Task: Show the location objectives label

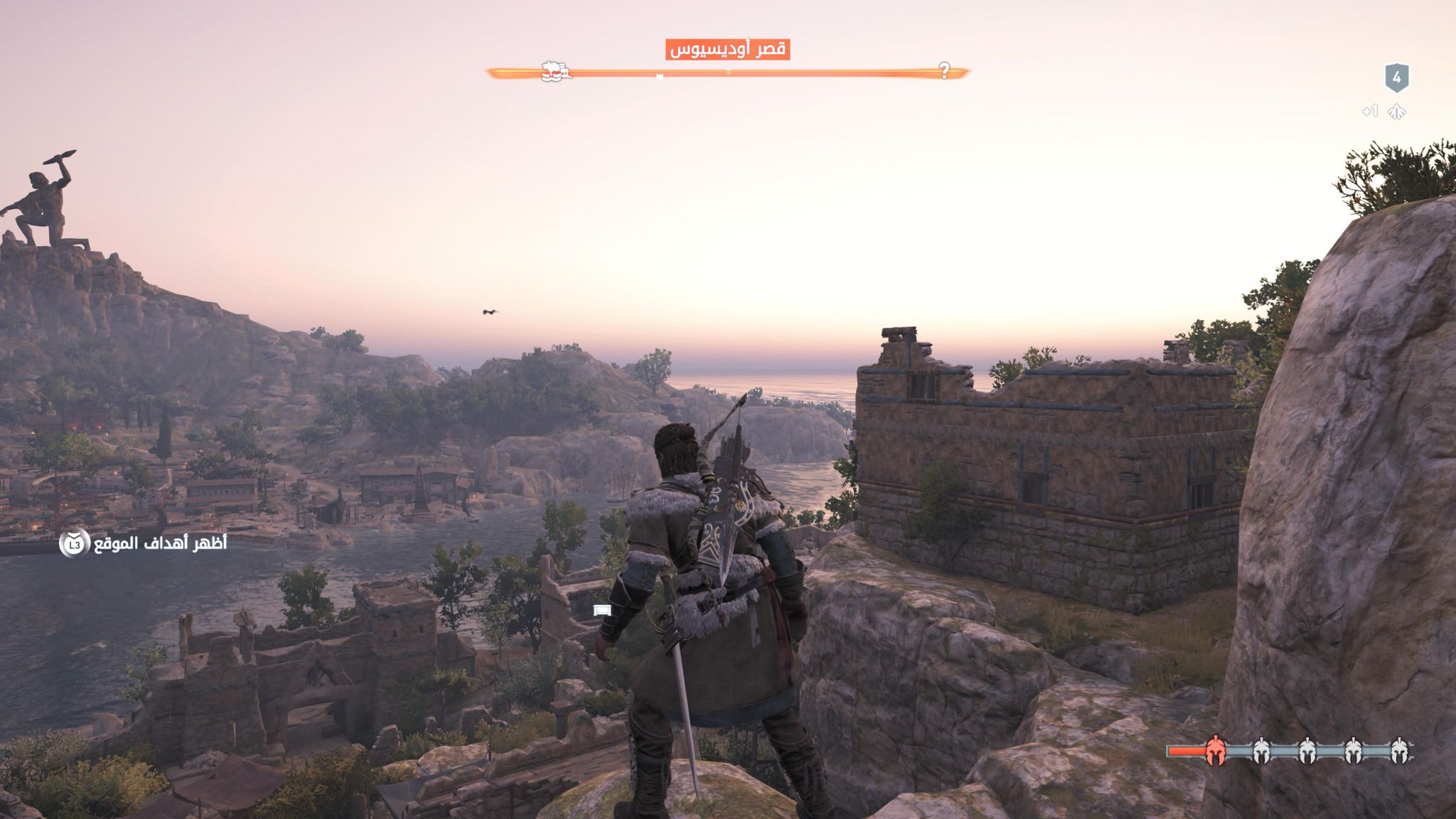Action: 161,544
